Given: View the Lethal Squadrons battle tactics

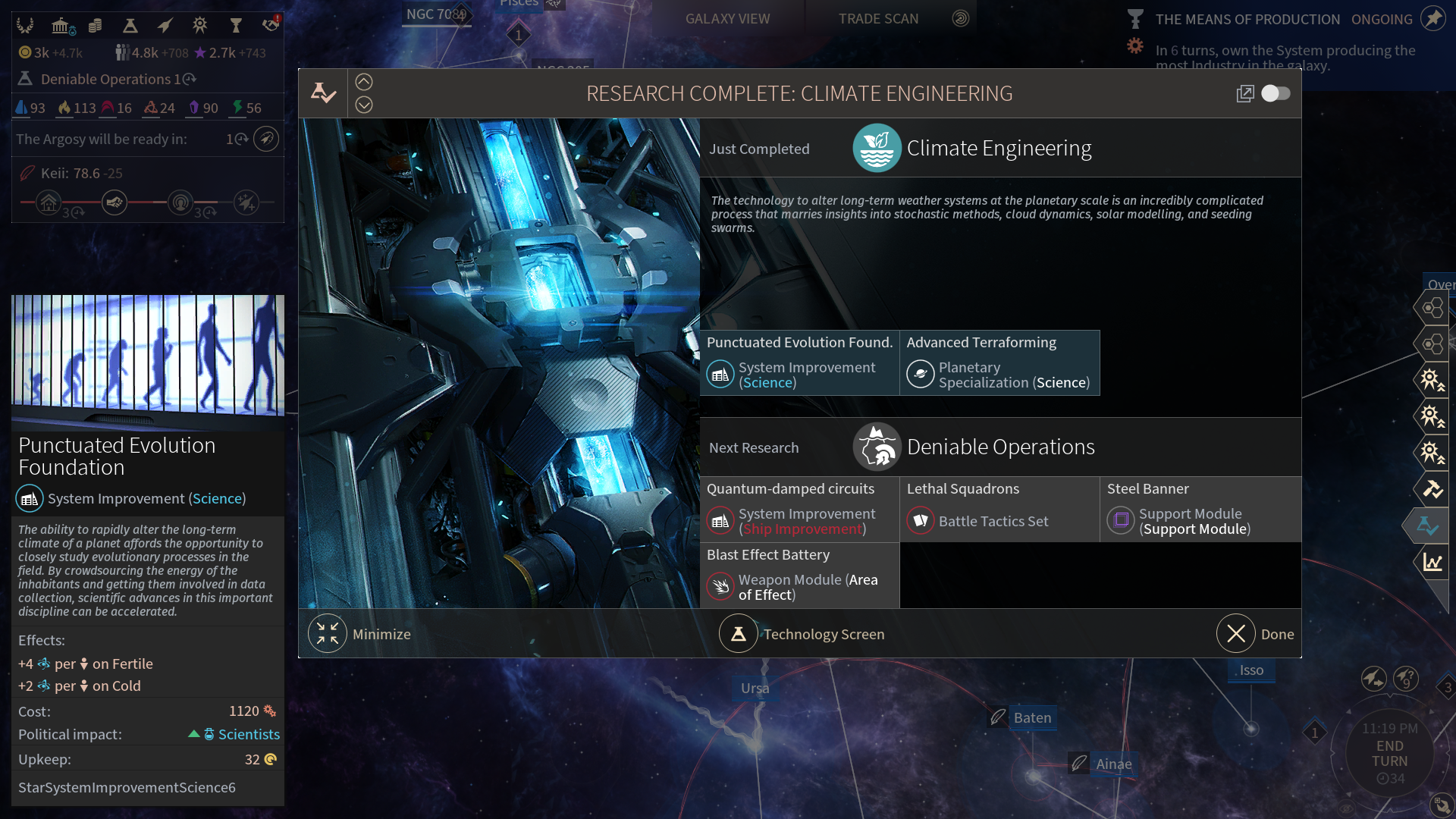Looking at the screenshot, I should click(999, 510).
